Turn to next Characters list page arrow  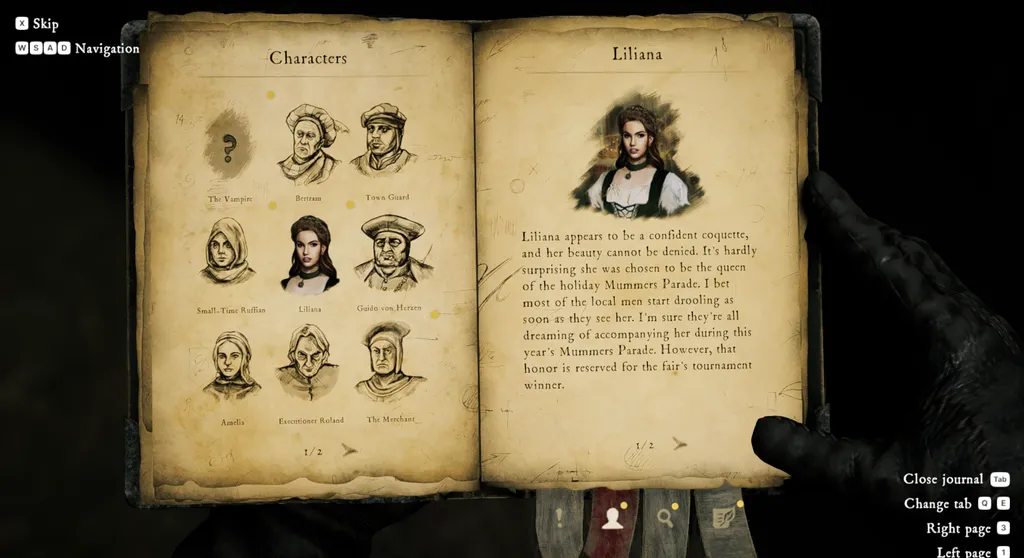coord(349,451)
